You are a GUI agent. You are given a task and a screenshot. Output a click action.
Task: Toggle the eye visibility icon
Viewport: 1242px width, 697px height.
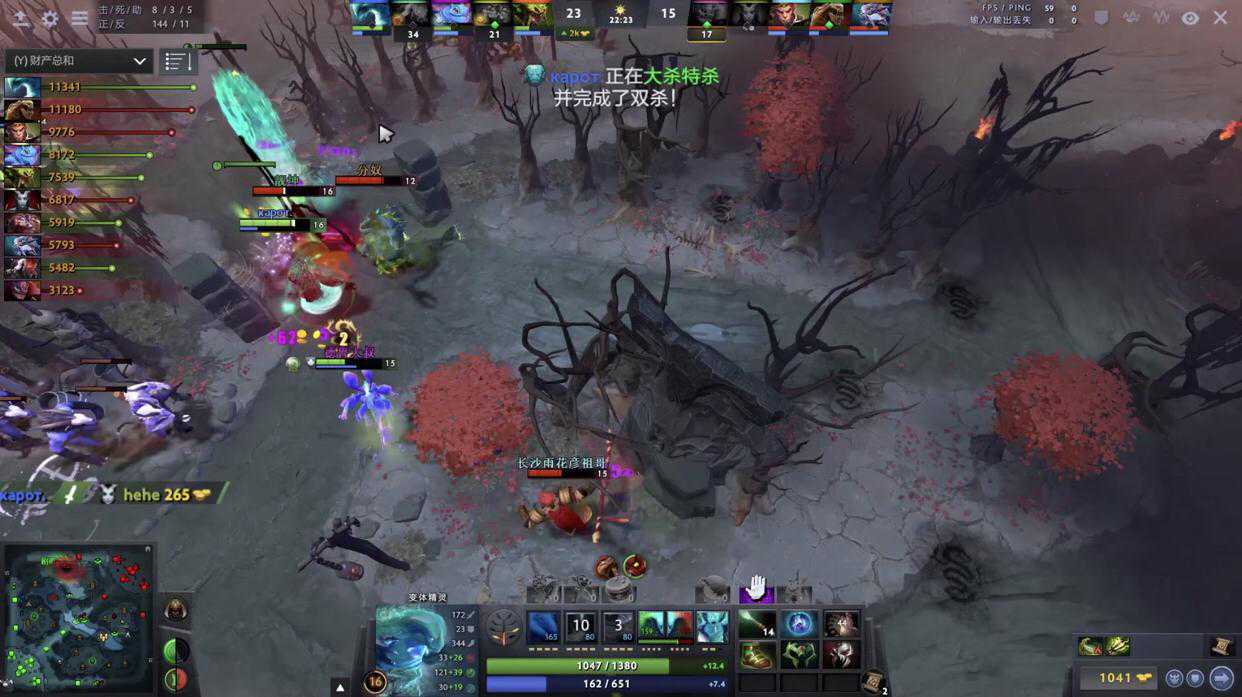(x=1190, y=17)
